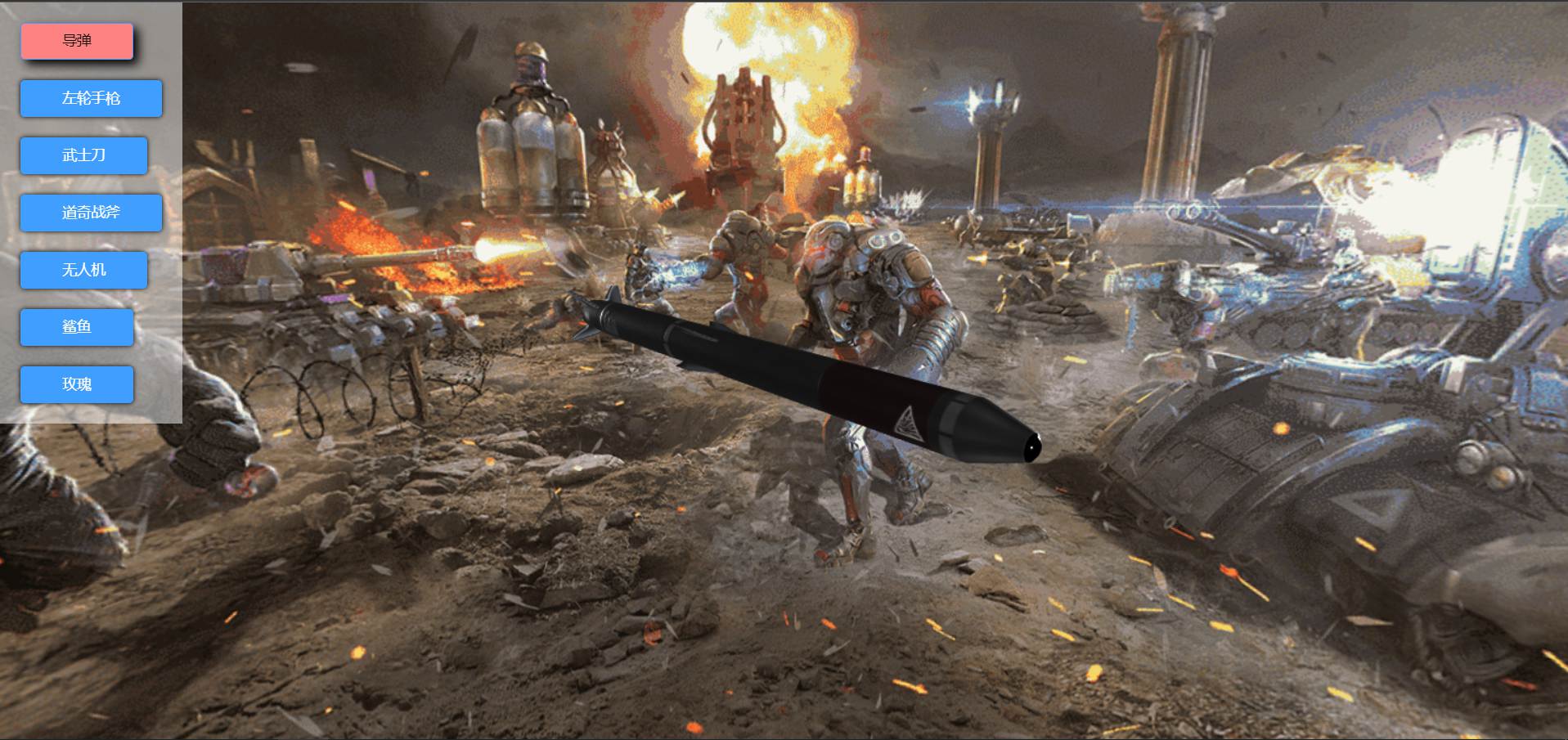The image size is (1568, 740).
Task: Switch to the 道奇战斧 model
Action: [x=91, y=213]
